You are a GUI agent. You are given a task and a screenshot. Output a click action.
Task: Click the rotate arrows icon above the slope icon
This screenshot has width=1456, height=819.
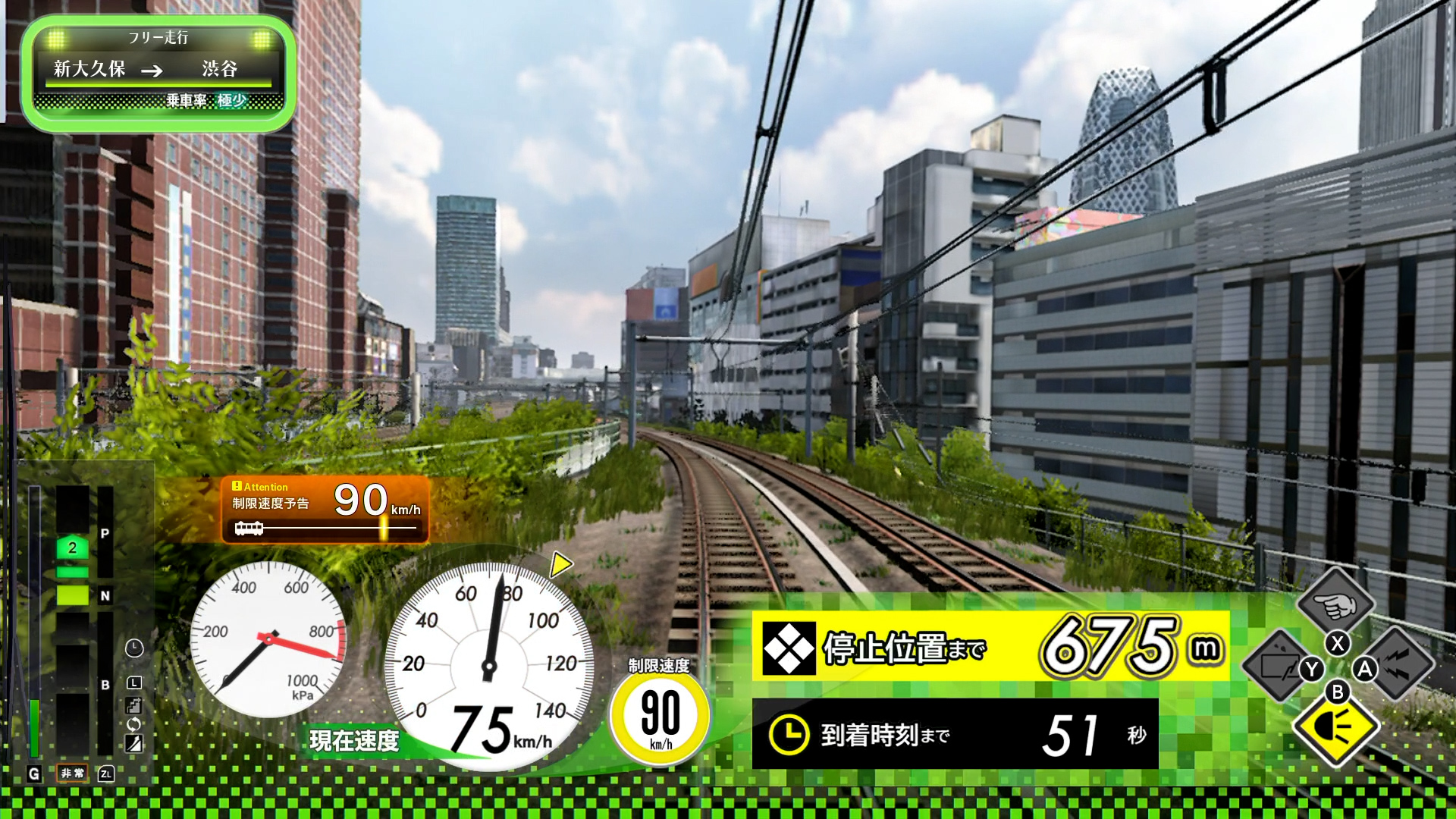(x=133, y=722)
